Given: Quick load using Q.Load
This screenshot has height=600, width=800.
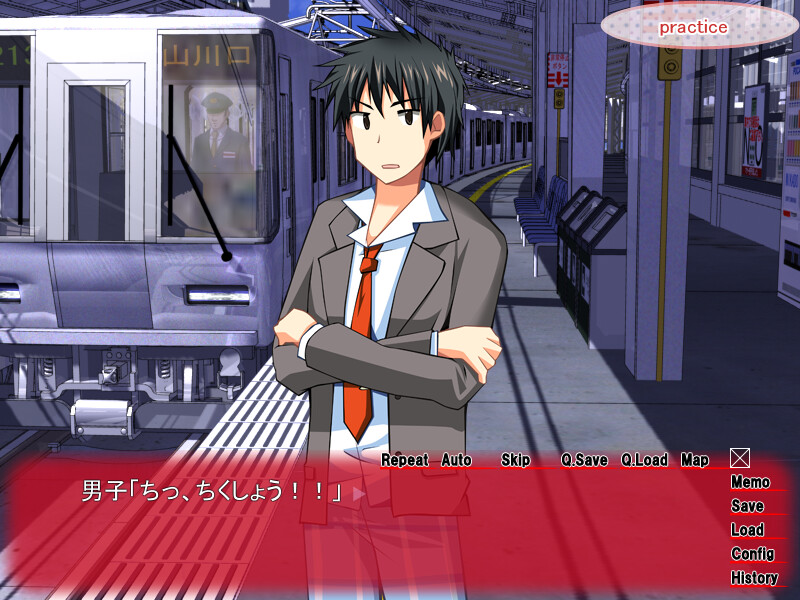Looking at the screenshot, I should pos(643,460).
